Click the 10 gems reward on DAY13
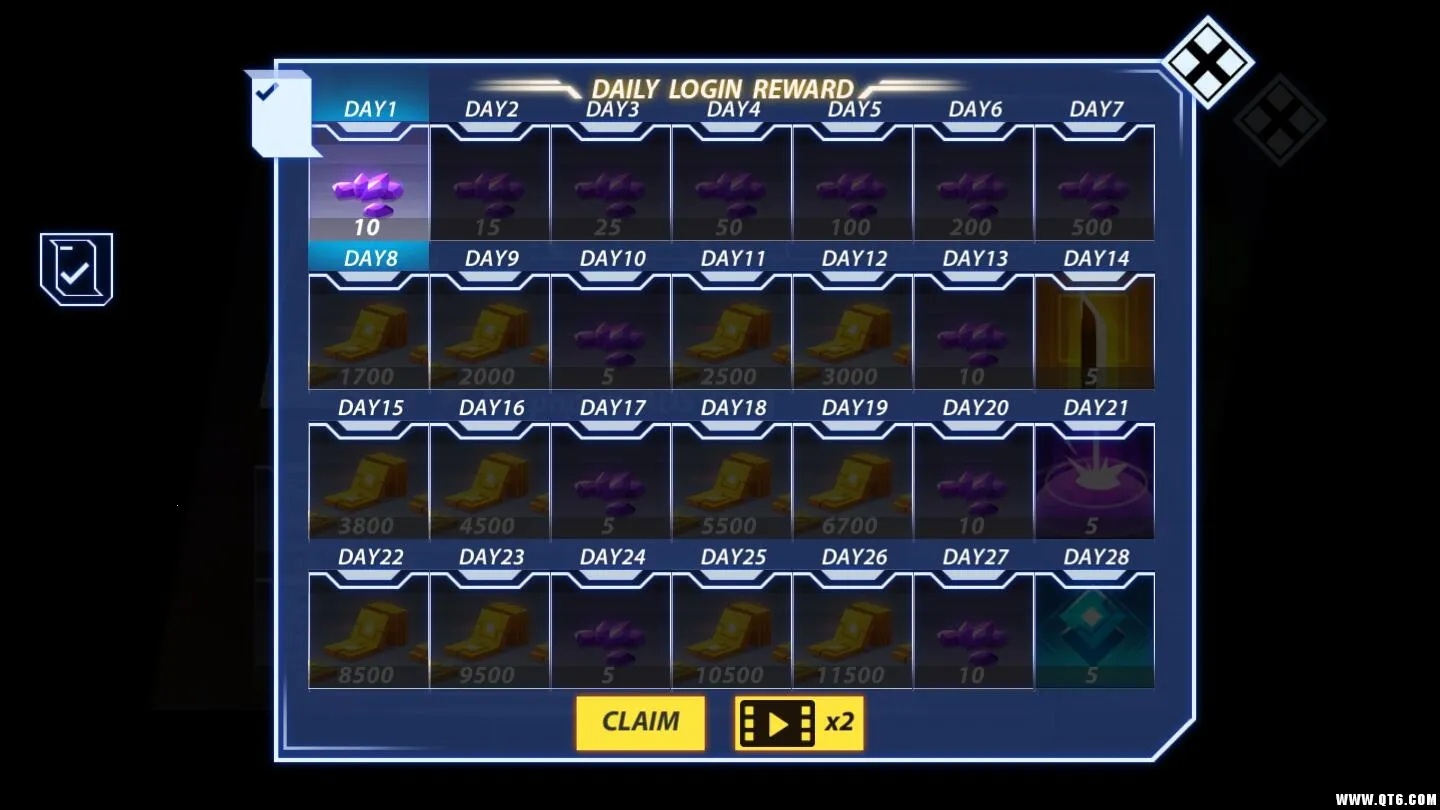 pyautogui.click(x=973, y=333)
